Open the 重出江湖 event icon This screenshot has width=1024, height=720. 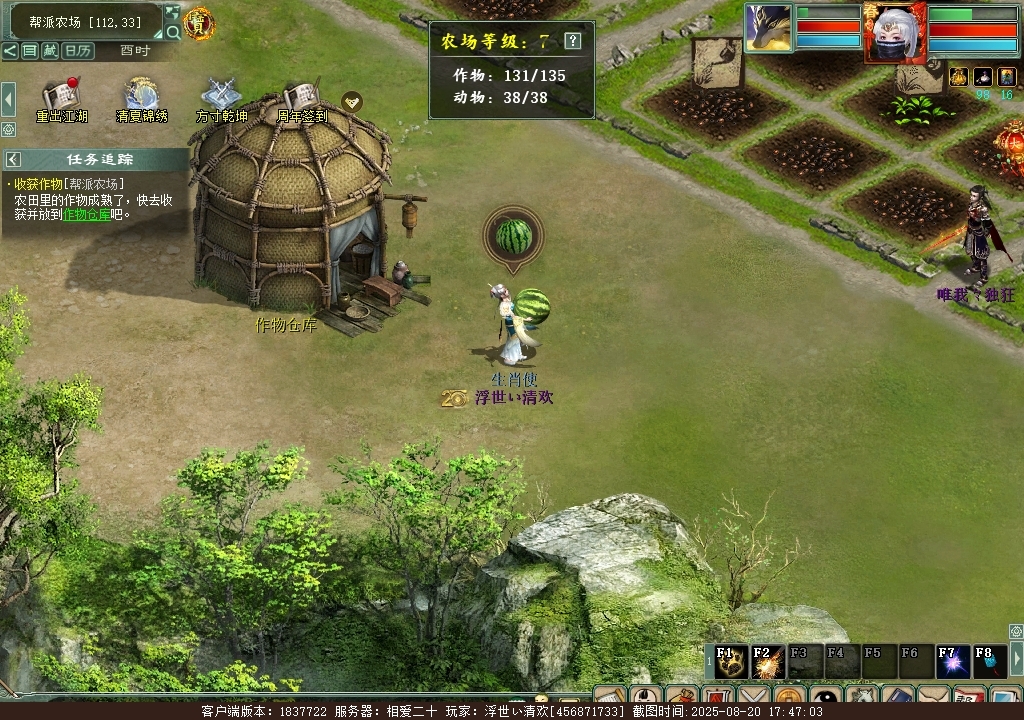pos(61,97)
